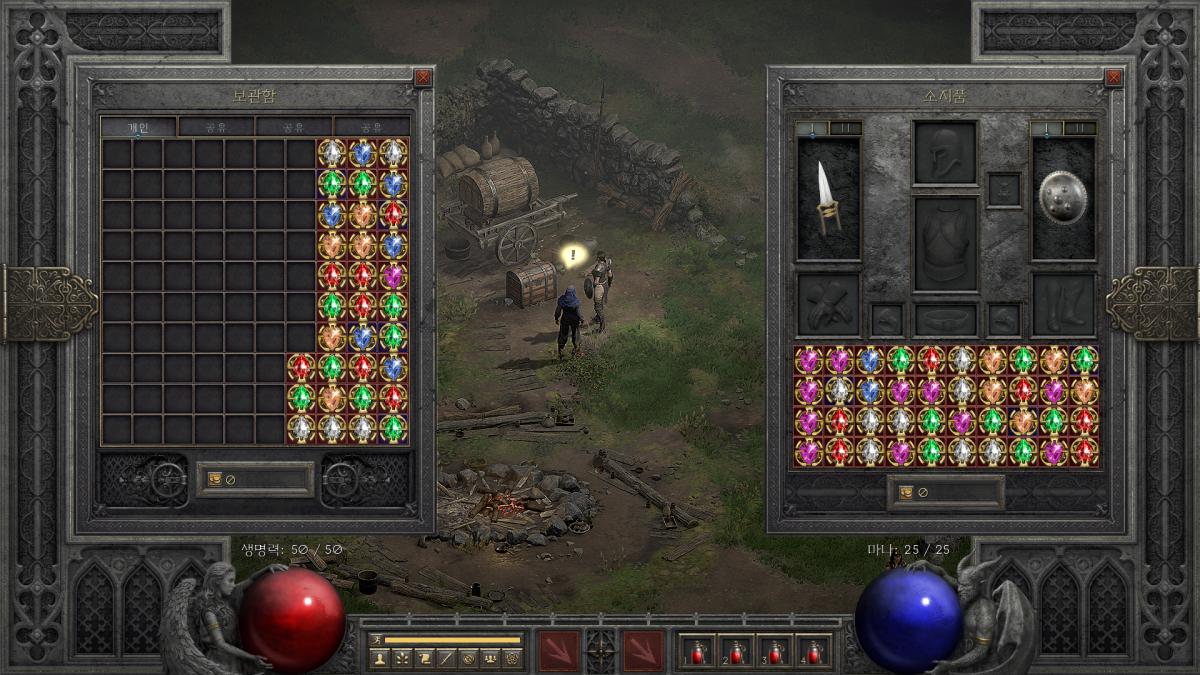Click the empty amulet slot

tap(1004, 189)
